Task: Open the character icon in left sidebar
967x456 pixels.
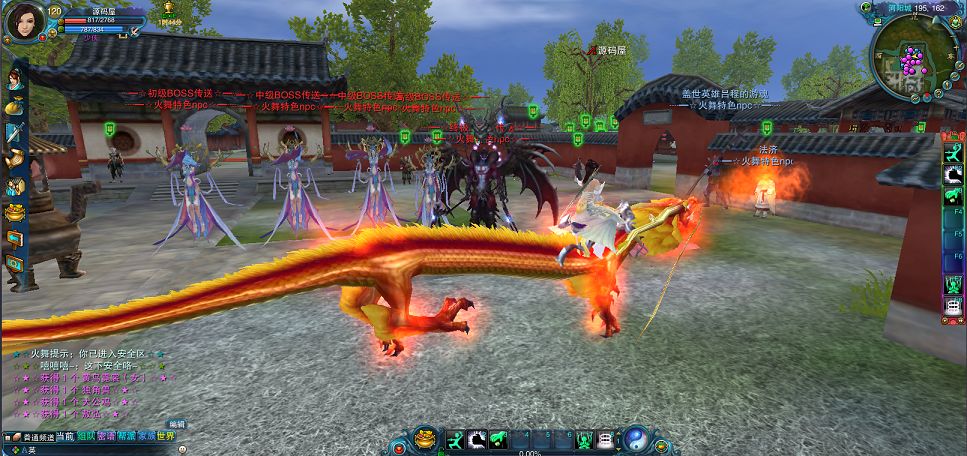Action: [14, 78]
